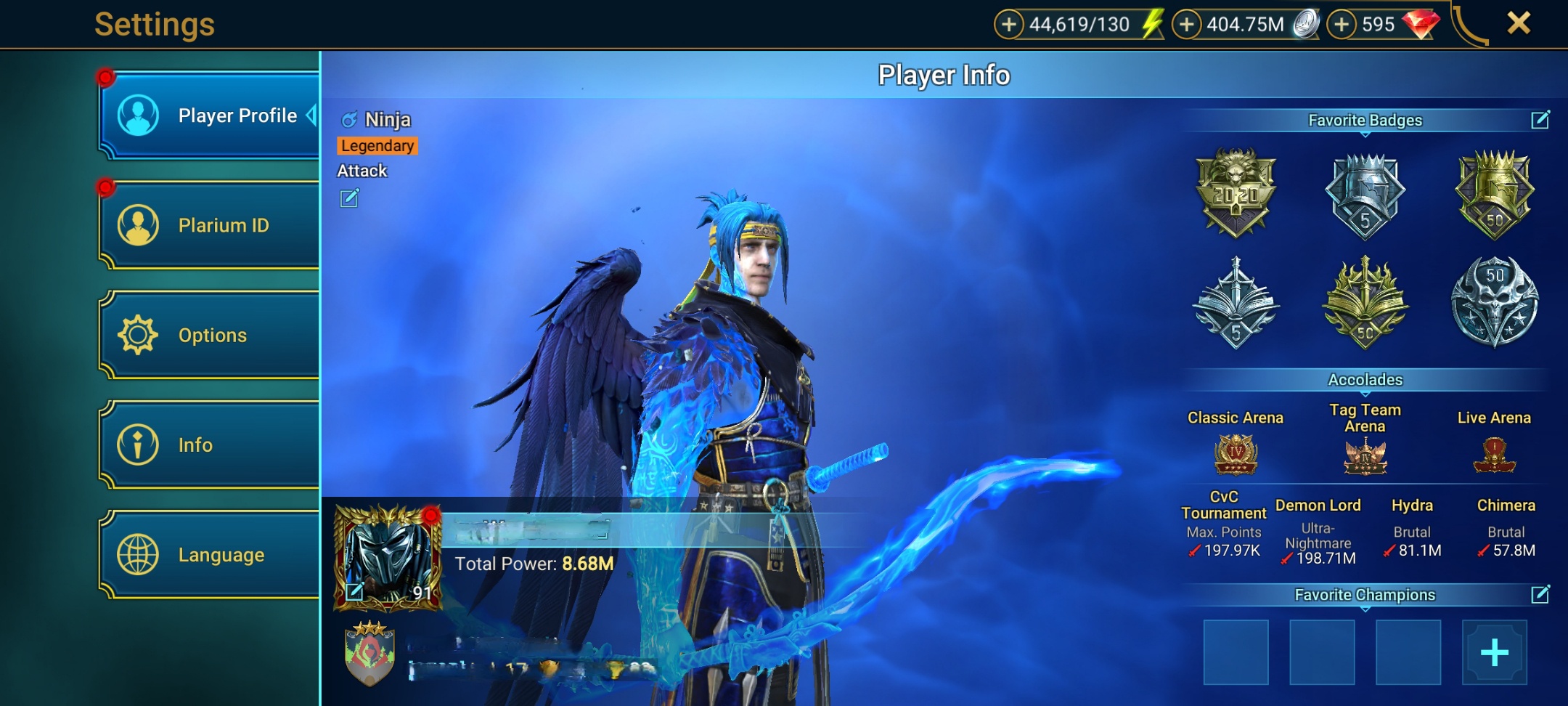Open the Plarium ID globe-person icon
1568x706 pixels.
[x=138, y=225]
